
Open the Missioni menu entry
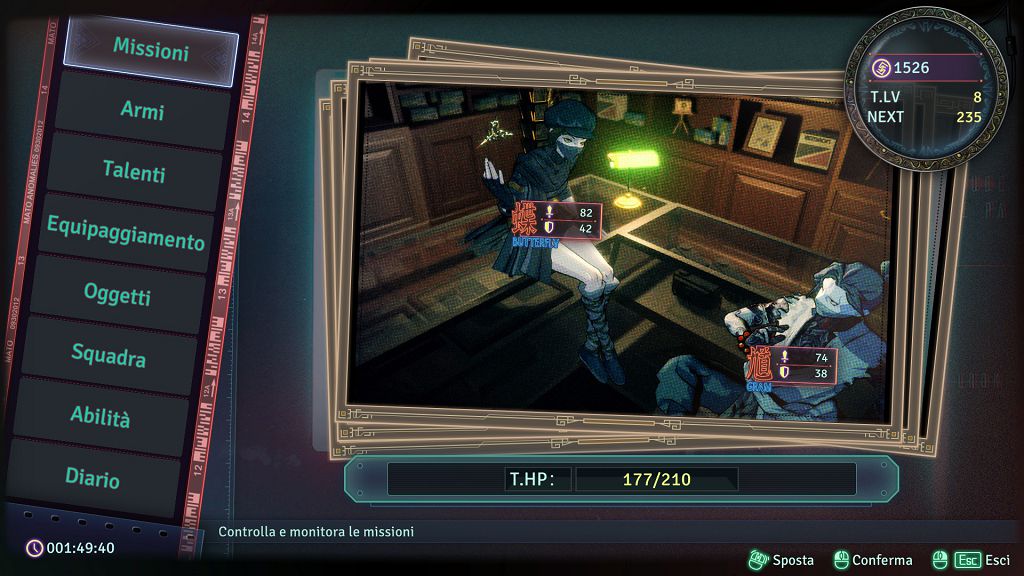coord(150,49)
